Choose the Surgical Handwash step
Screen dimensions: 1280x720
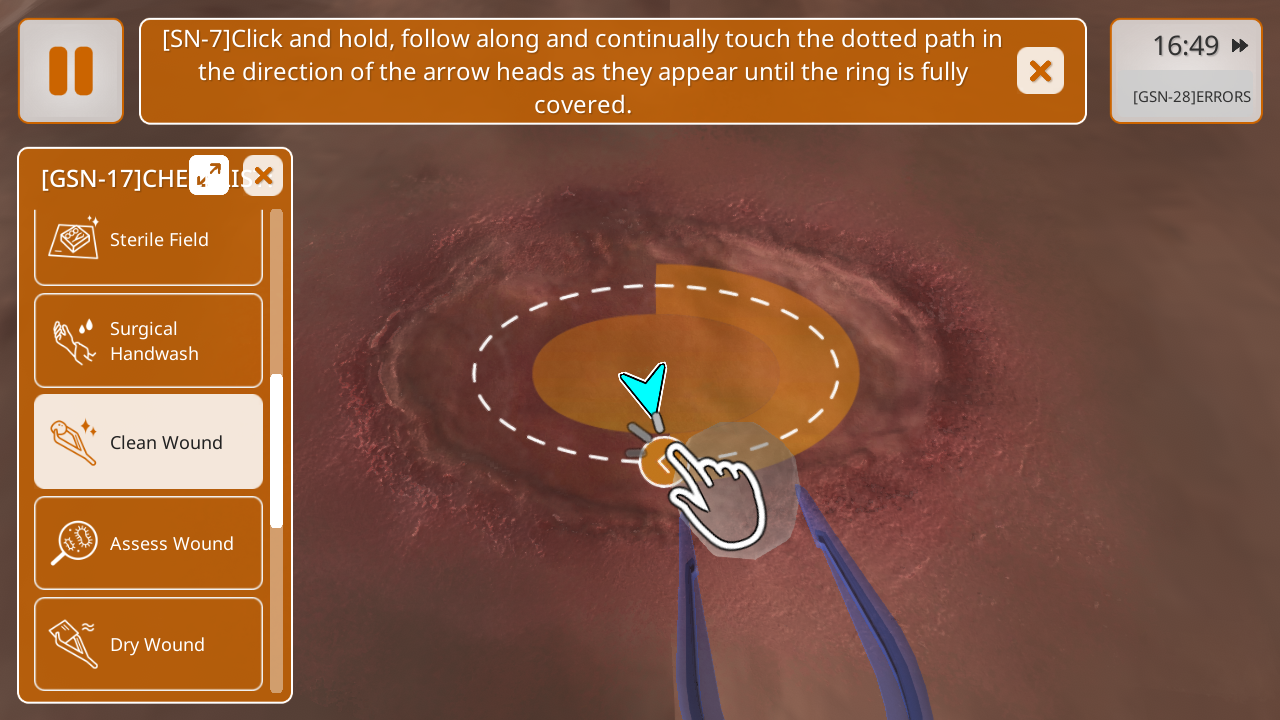[148, 341]
